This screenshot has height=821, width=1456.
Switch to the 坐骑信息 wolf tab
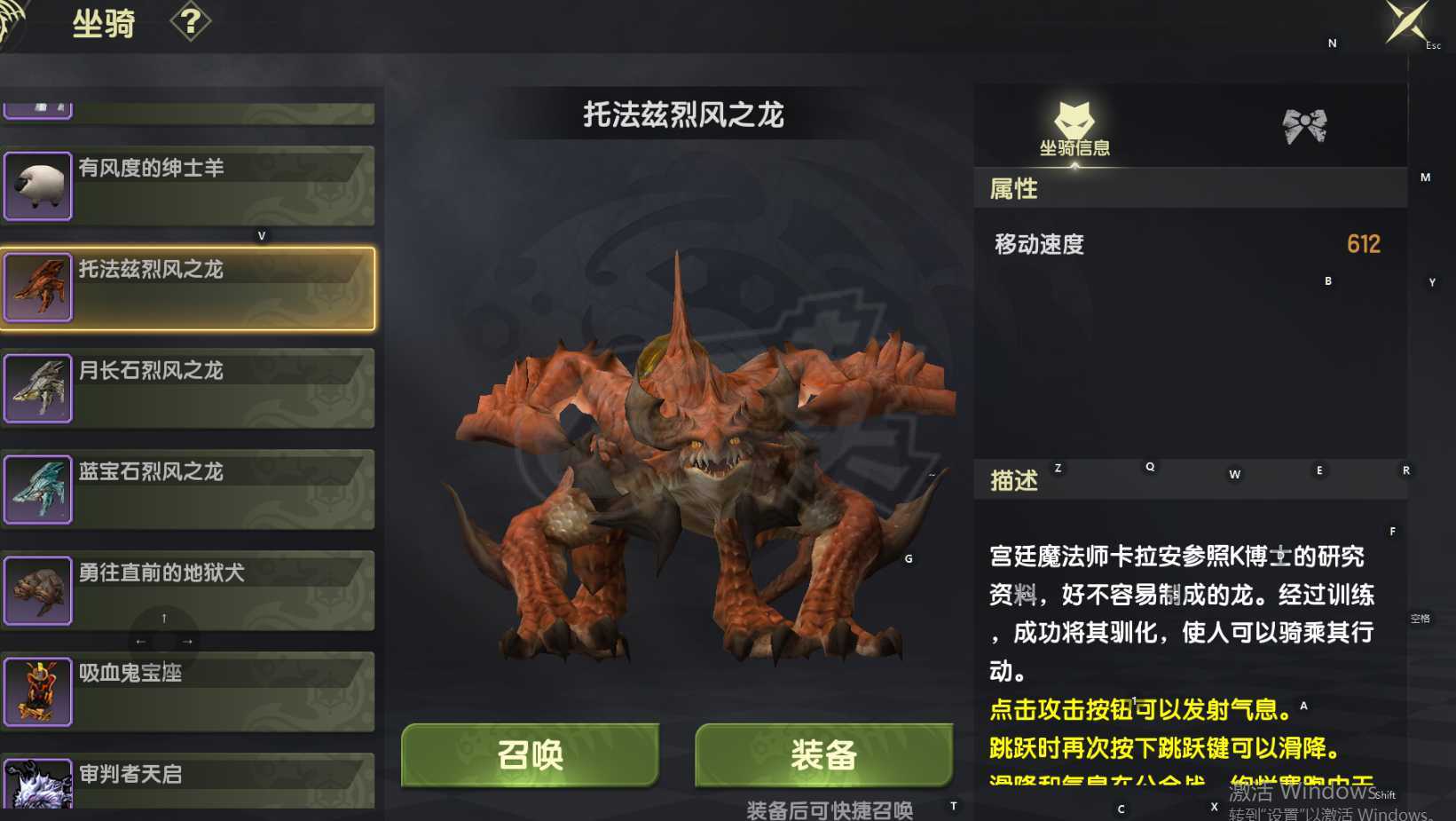tap(1075, 127)
